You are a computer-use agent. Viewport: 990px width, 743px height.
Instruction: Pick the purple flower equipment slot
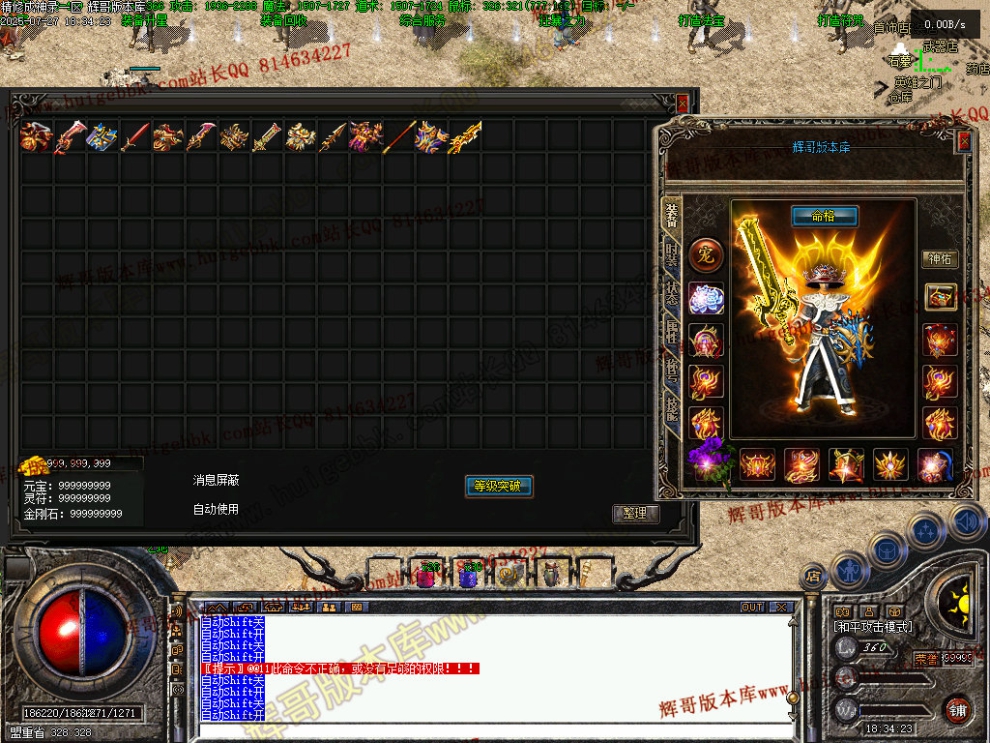pos(710,463)
